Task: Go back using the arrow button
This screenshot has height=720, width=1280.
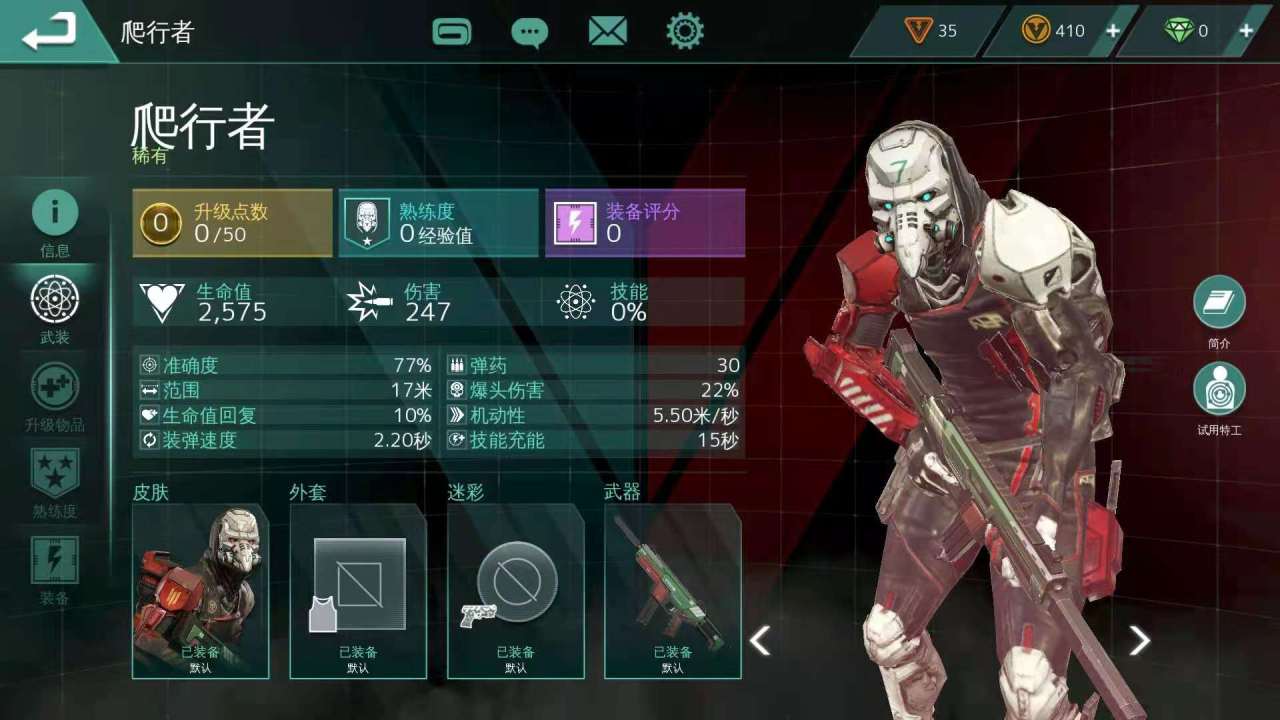Action: point(50,32)
